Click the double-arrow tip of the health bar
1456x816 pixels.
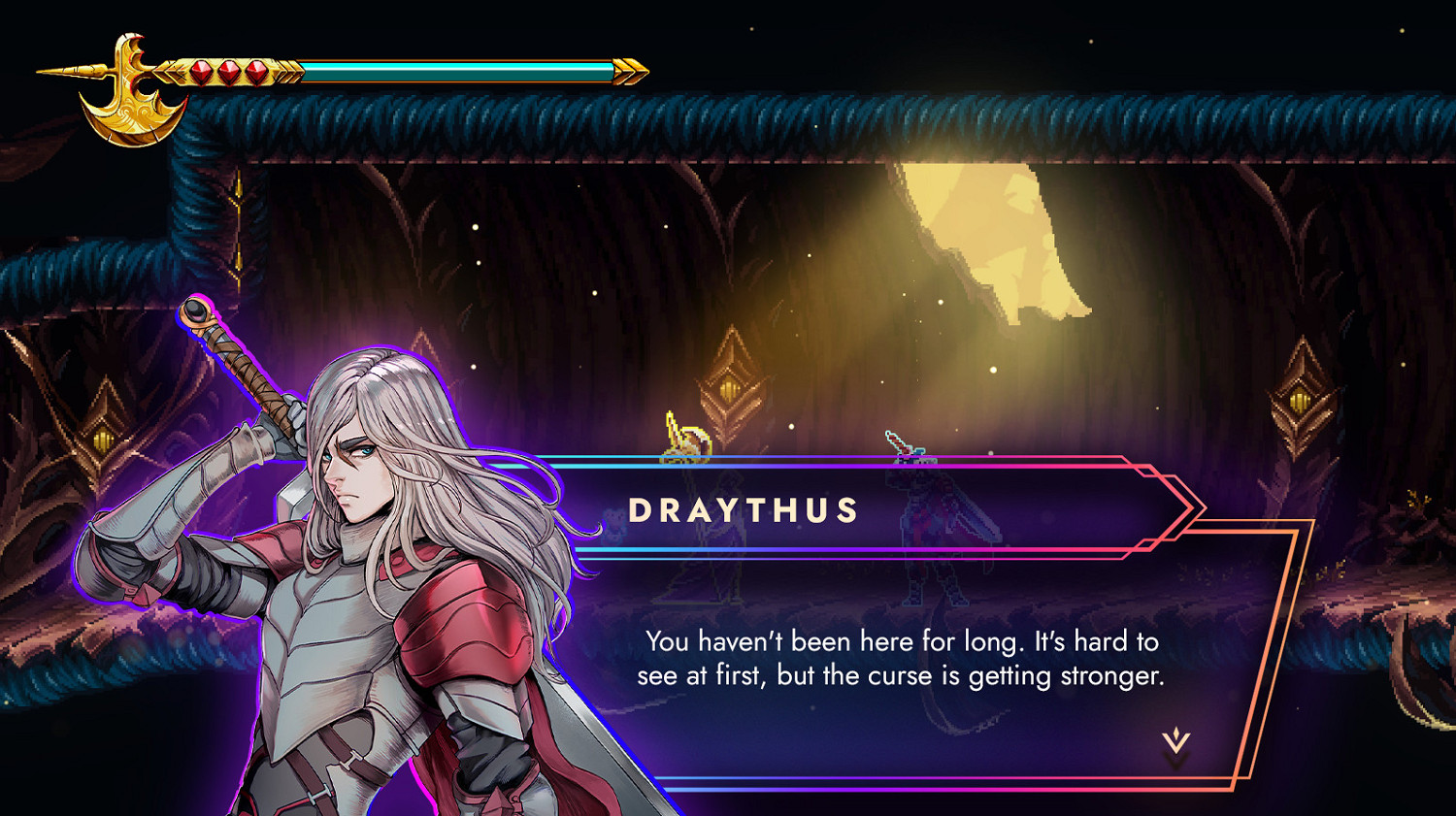(x=633, y=70)
